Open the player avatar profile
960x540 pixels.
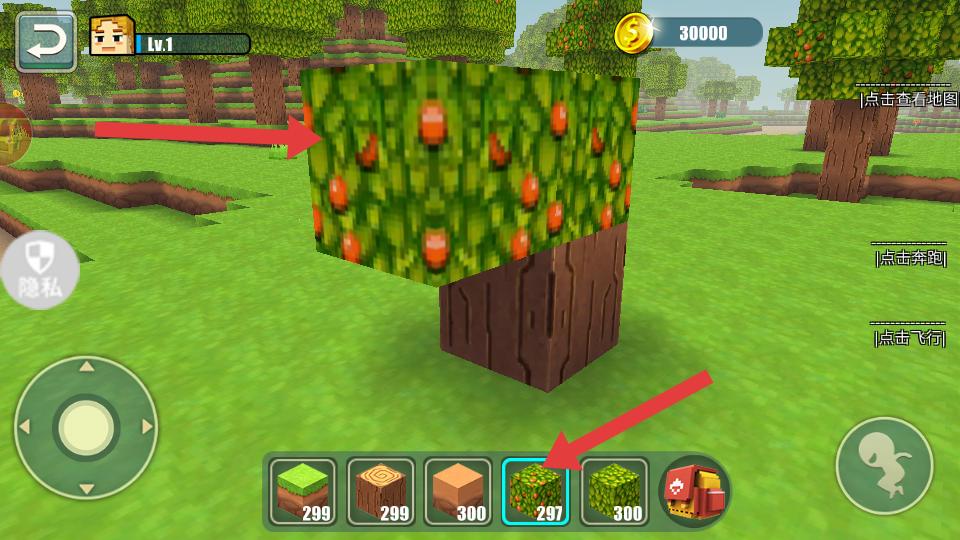(110, 38)
